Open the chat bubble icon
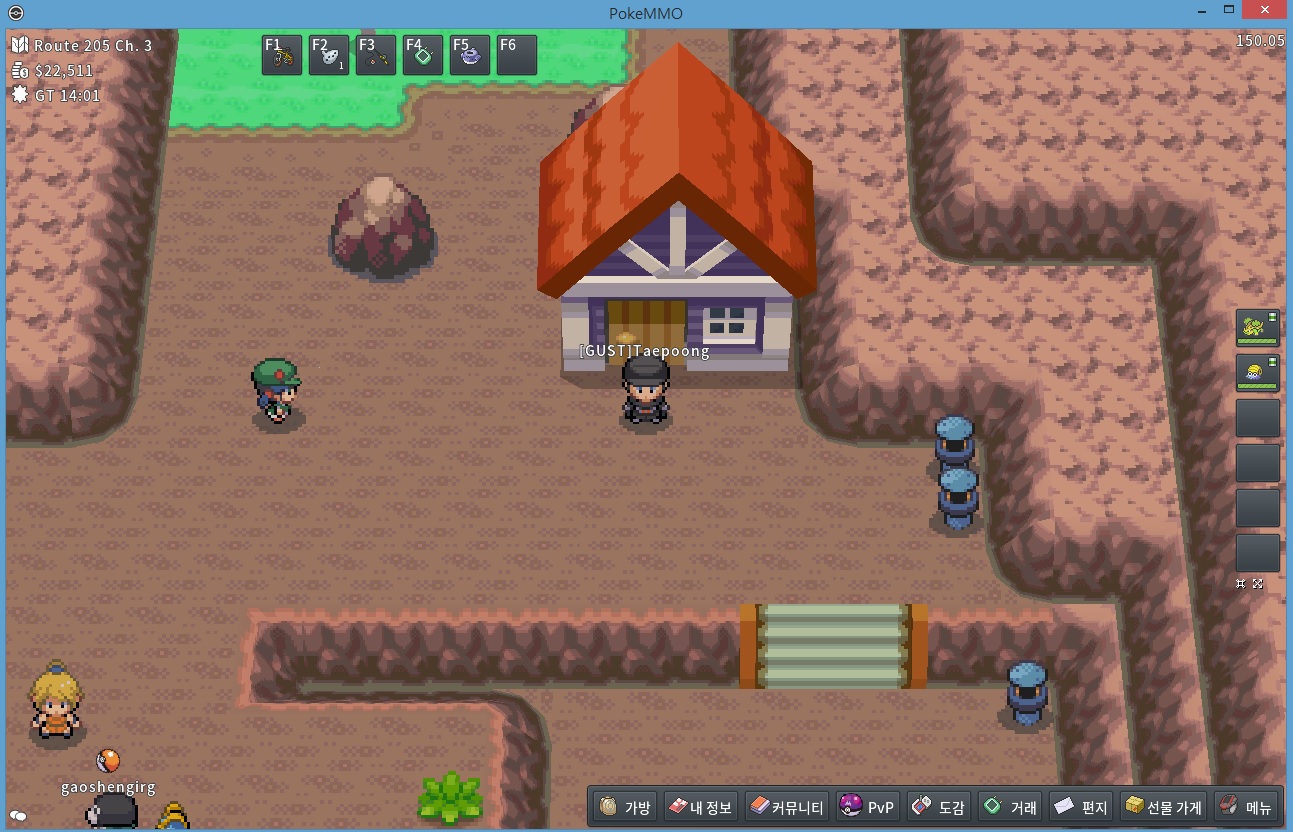The height and width of the screenshot is (832, 1293). click(17, 816)
